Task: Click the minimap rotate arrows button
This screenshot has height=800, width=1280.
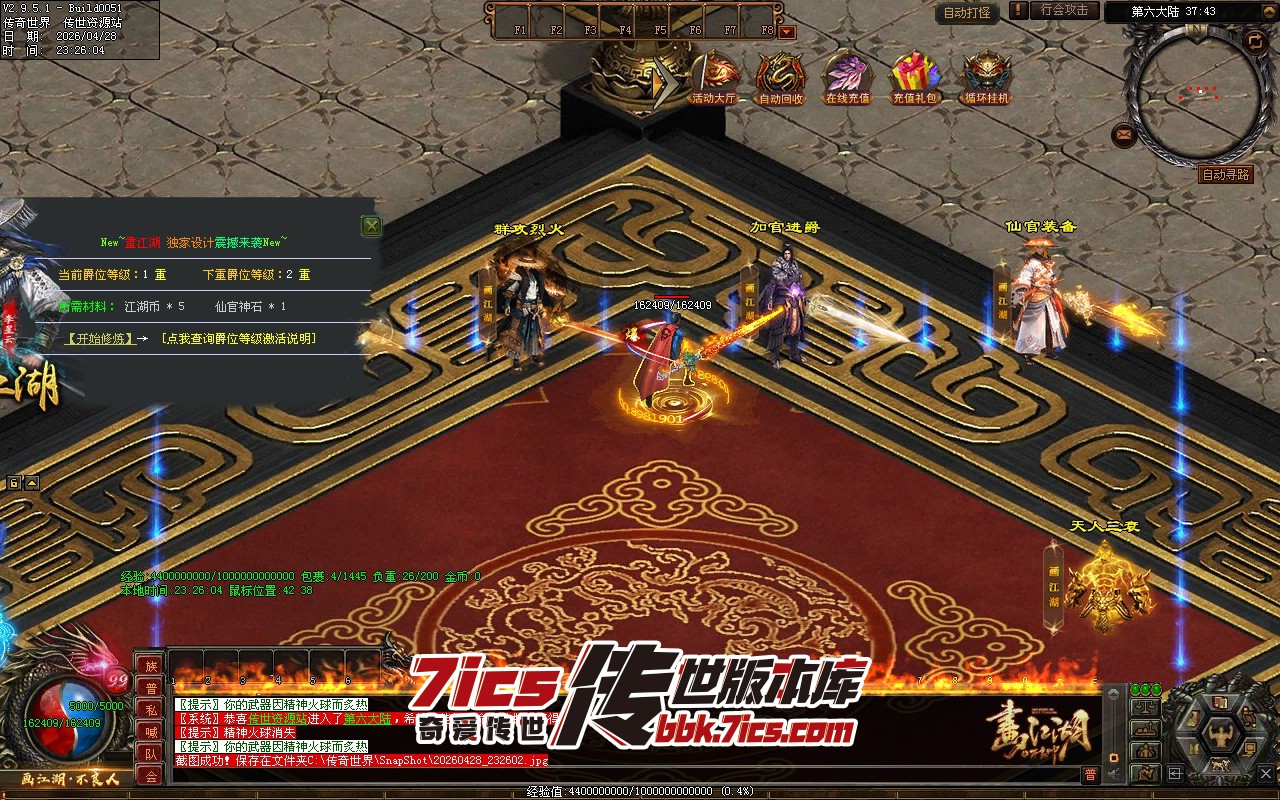Action: [x=1254, y=41]
